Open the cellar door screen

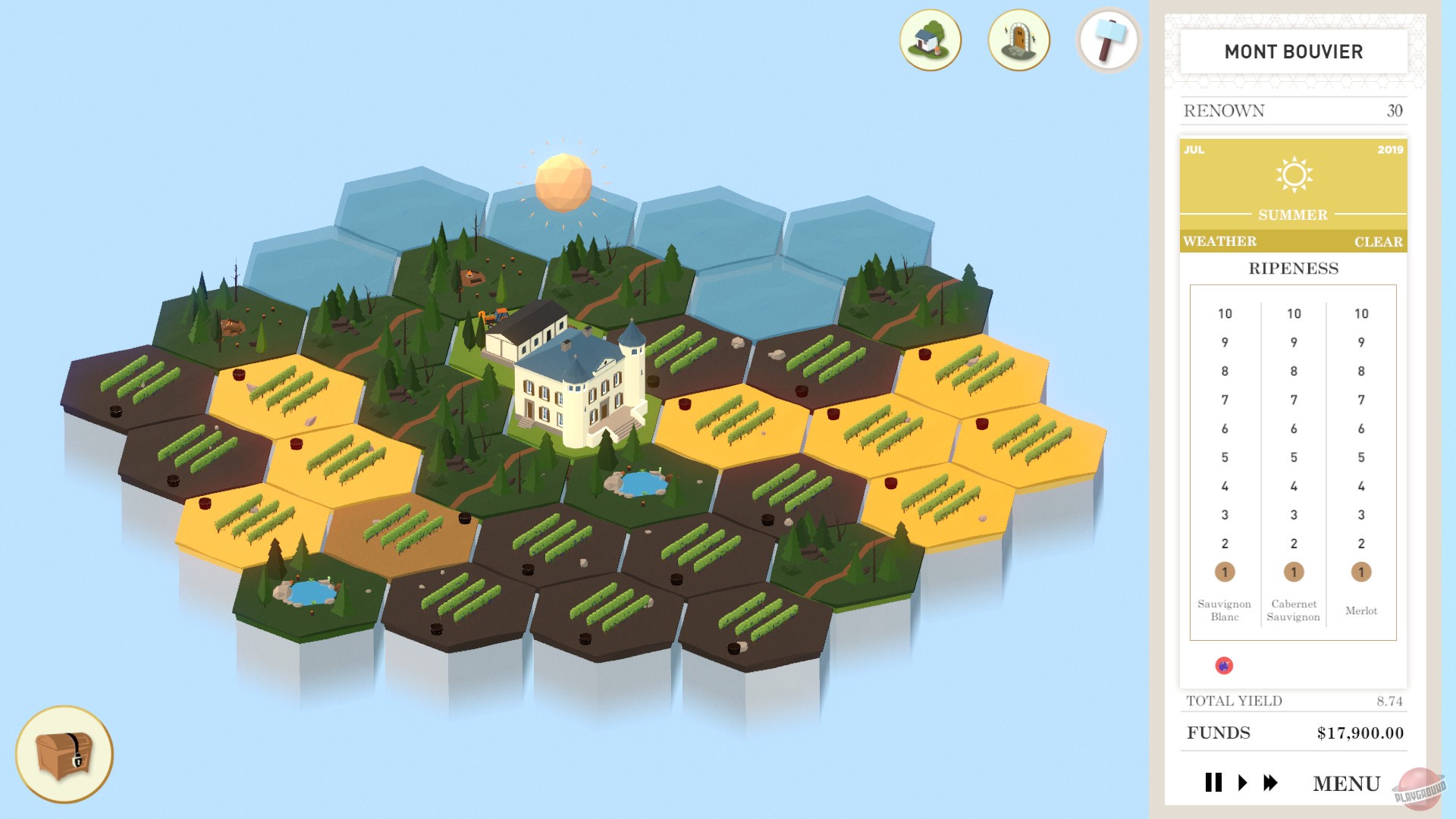pyautogui.click(x=1018, y=42)
